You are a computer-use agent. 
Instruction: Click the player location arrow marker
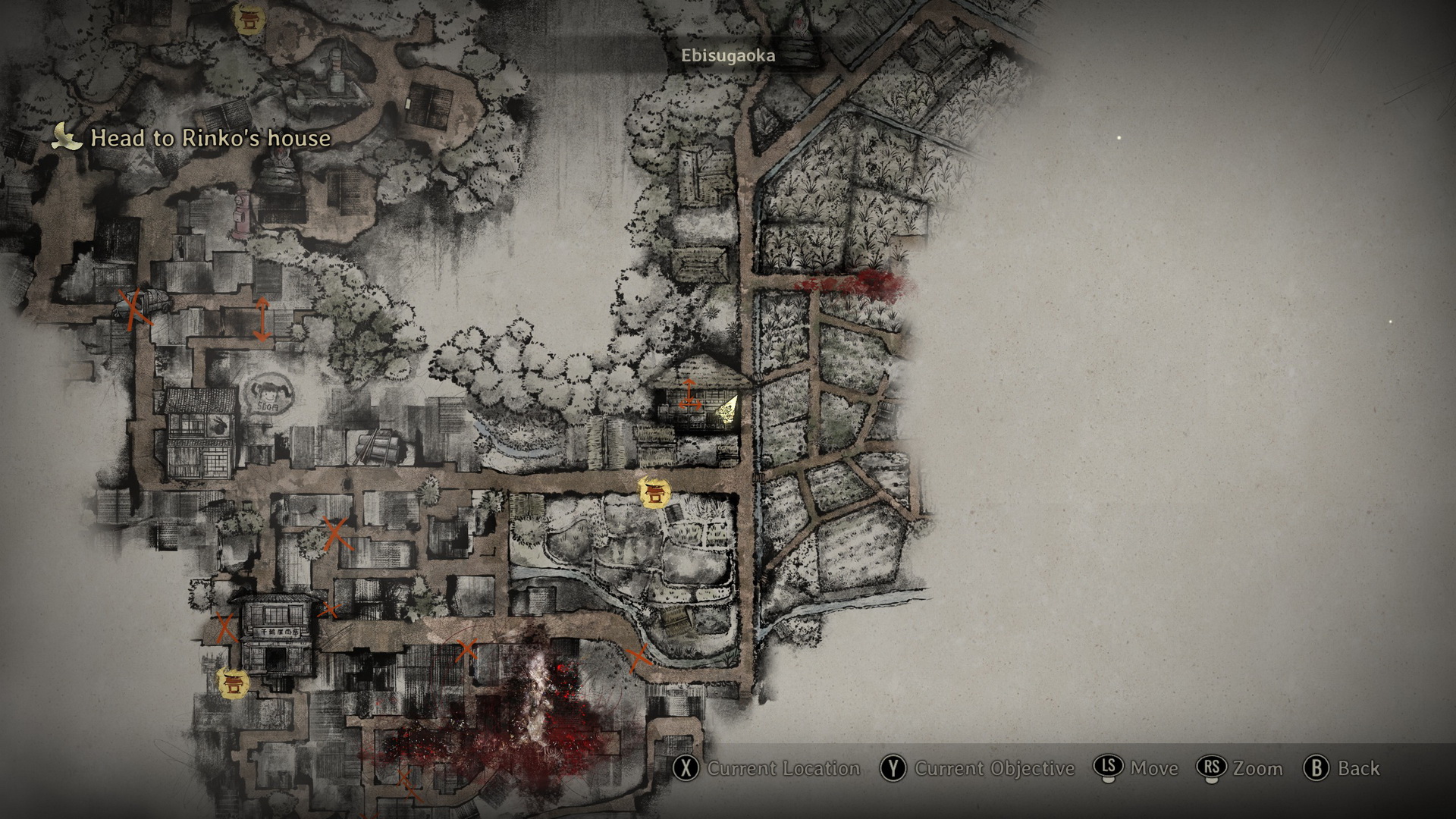click(728, 412)
